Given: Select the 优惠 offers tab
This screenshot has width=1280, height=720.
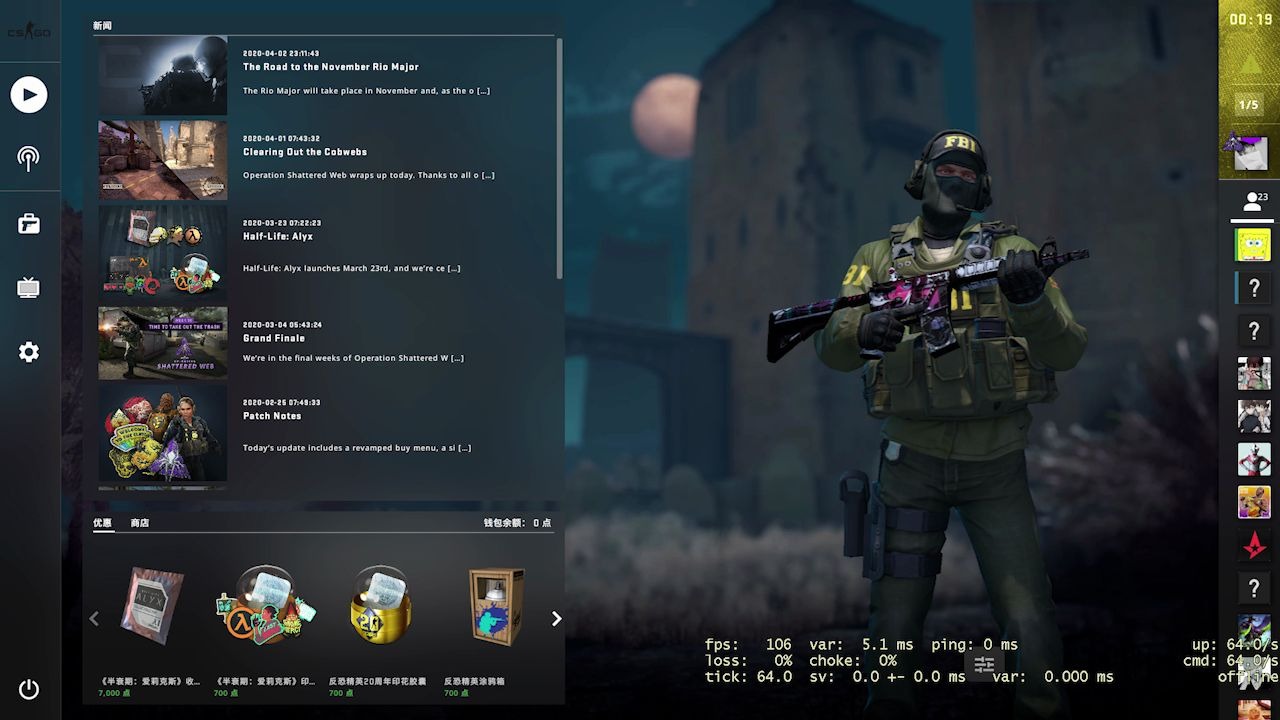Looking at the screenshot, I should 103,522.
